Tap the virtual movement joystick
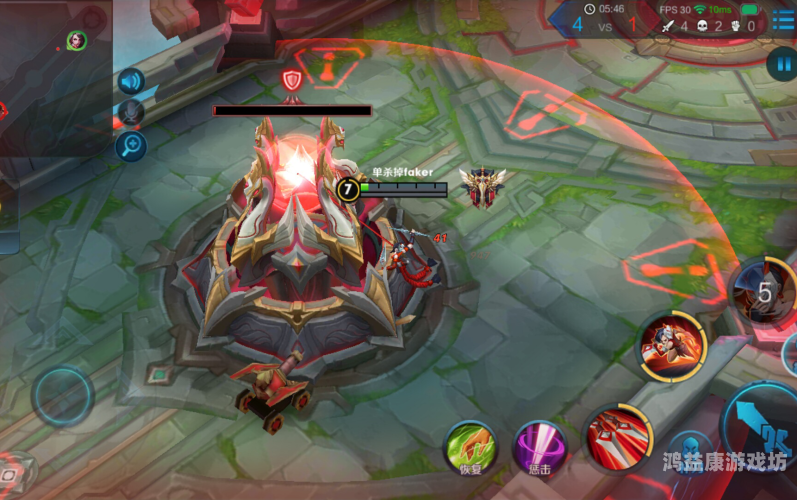Screen dimensions: 797x500 coord(62,395)
